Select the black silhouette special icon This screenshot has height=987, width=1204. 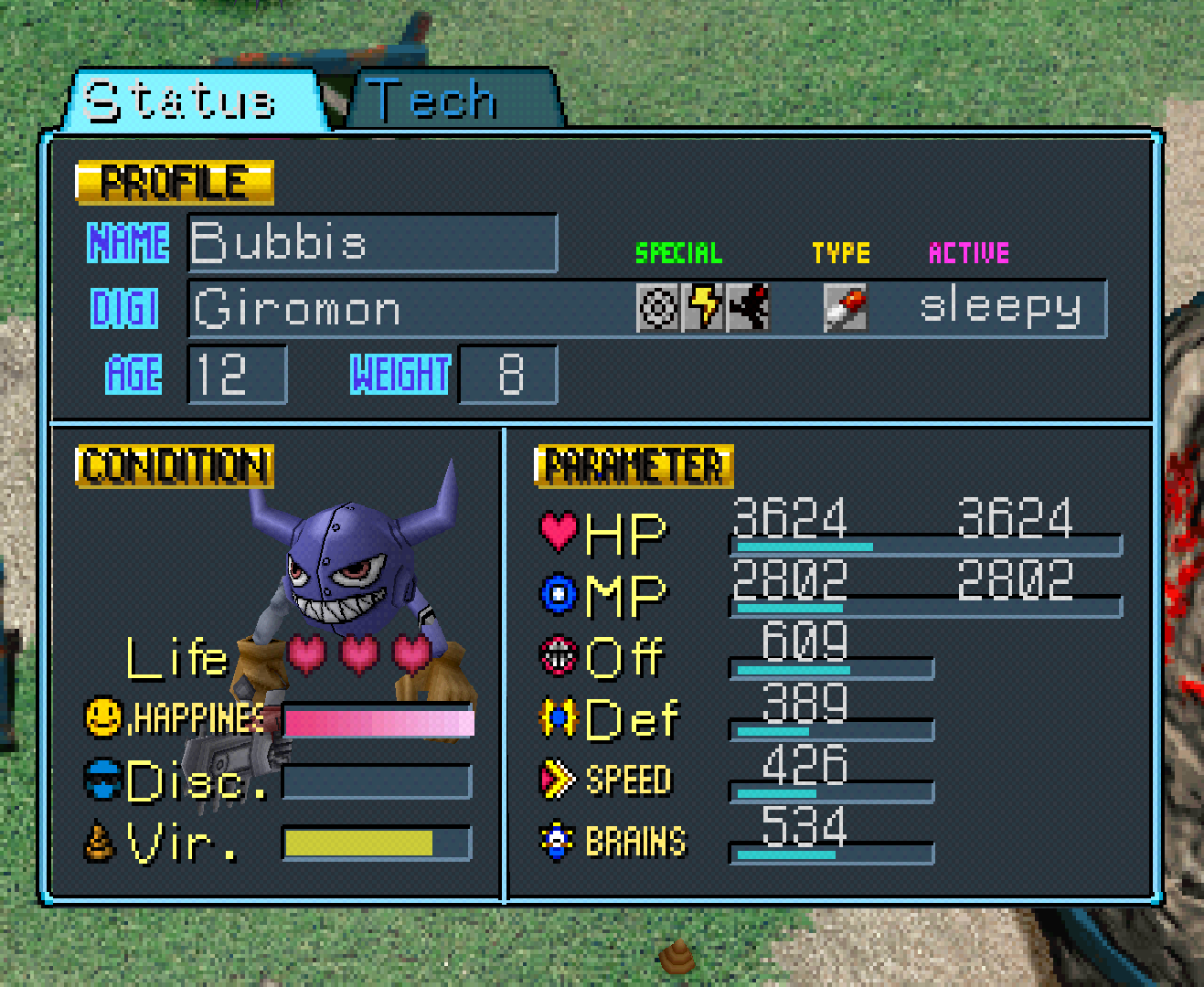(748, 307)
